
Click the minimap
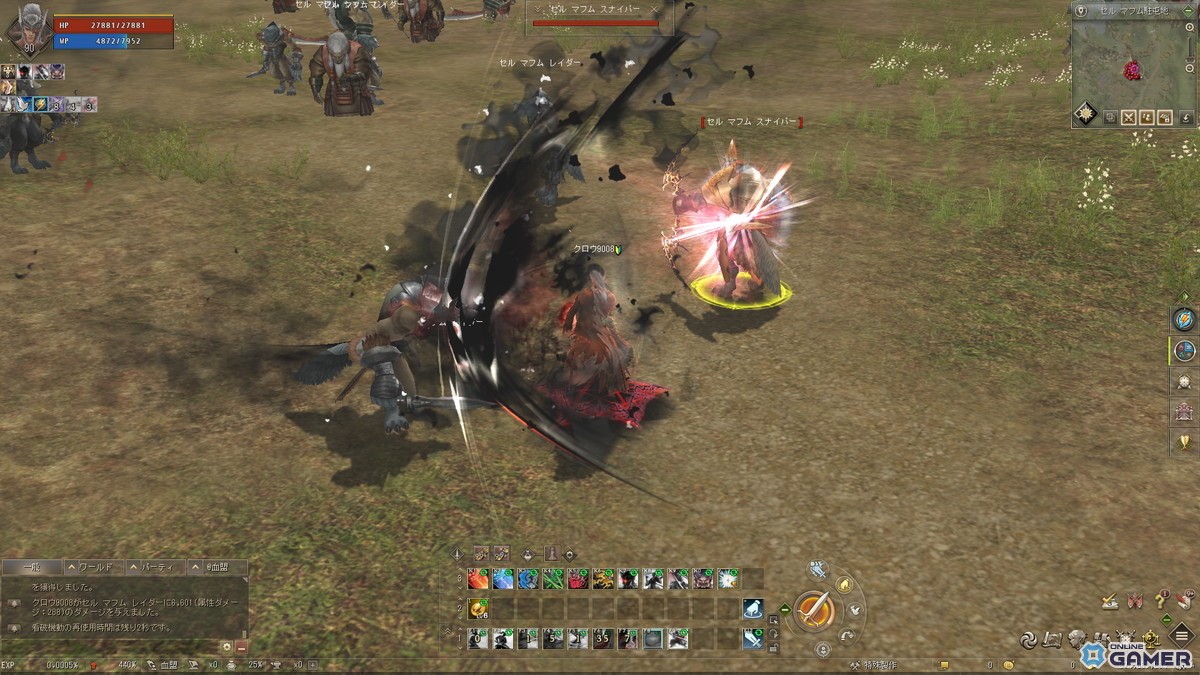[x=1133, y=60]
